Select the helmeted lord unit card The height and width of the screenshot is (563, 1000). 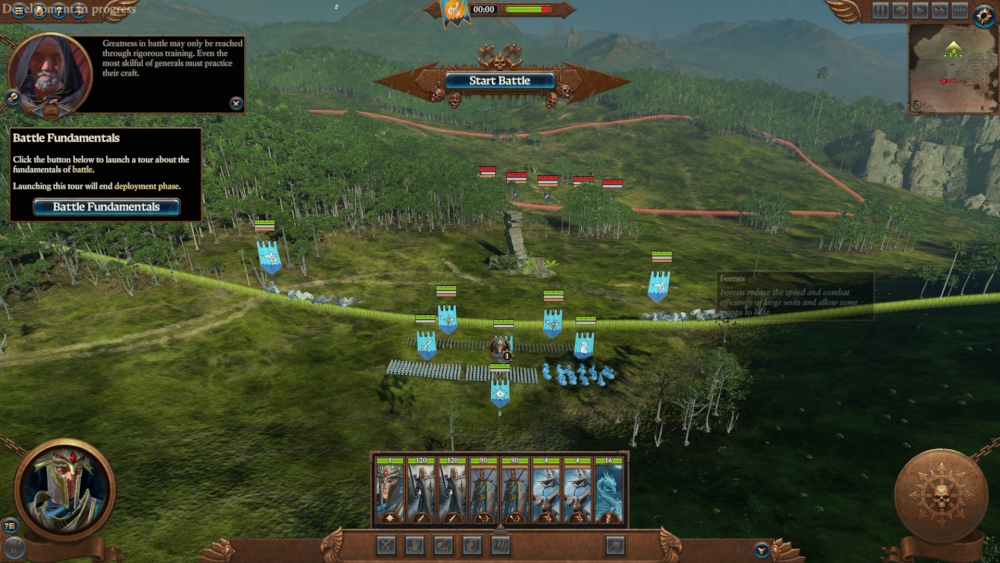390,491
